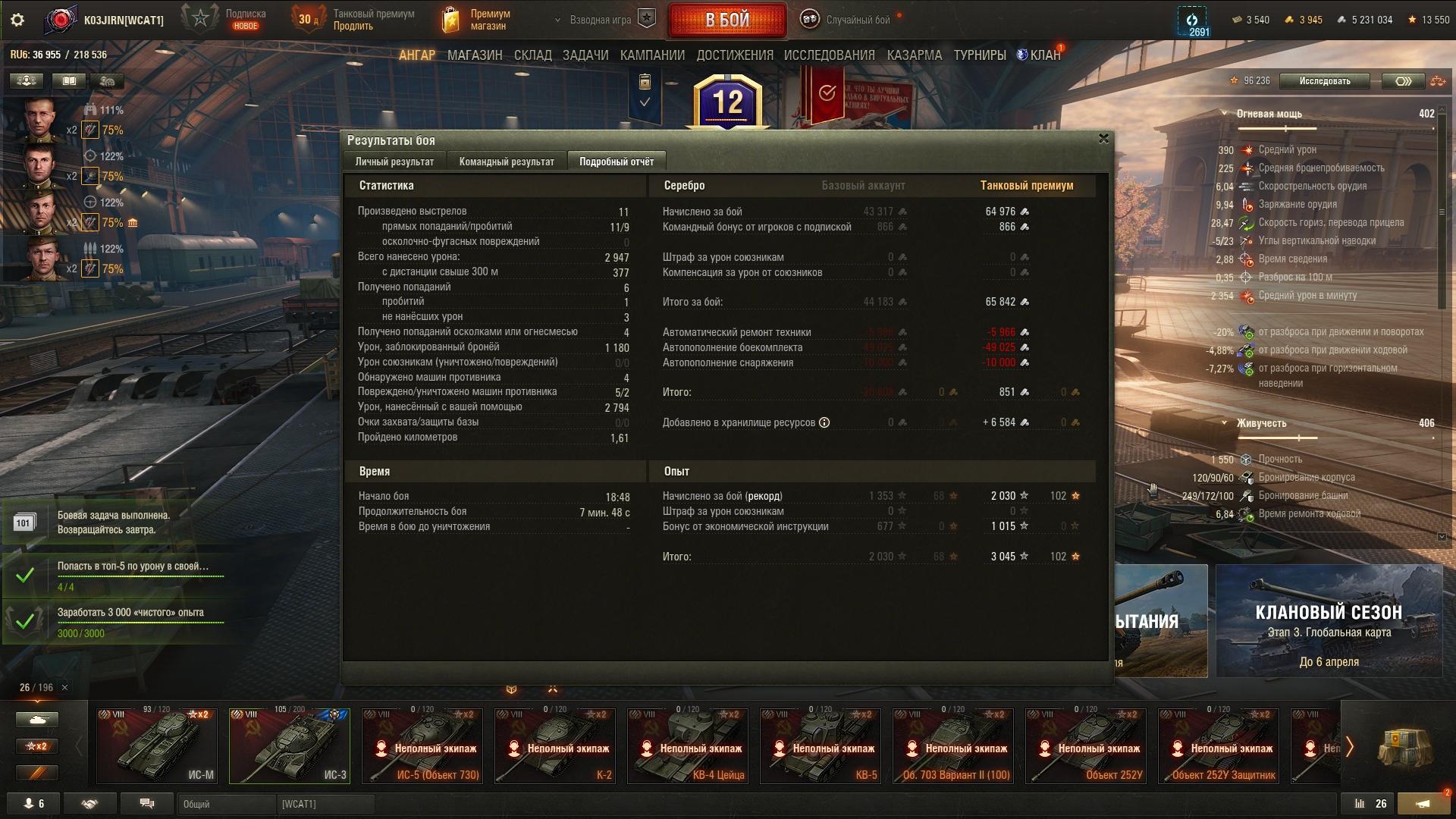The height and width of the screenshot is (819, 1456).
Task: Open the ЗАДАЧИ menu
Action: (585, 55)
